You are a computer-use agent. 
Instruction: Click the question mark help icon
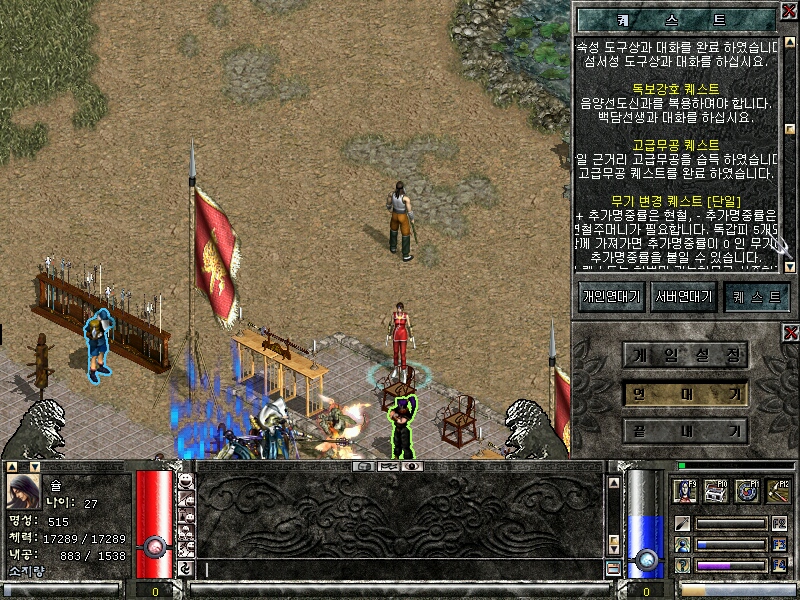point(682,565)
